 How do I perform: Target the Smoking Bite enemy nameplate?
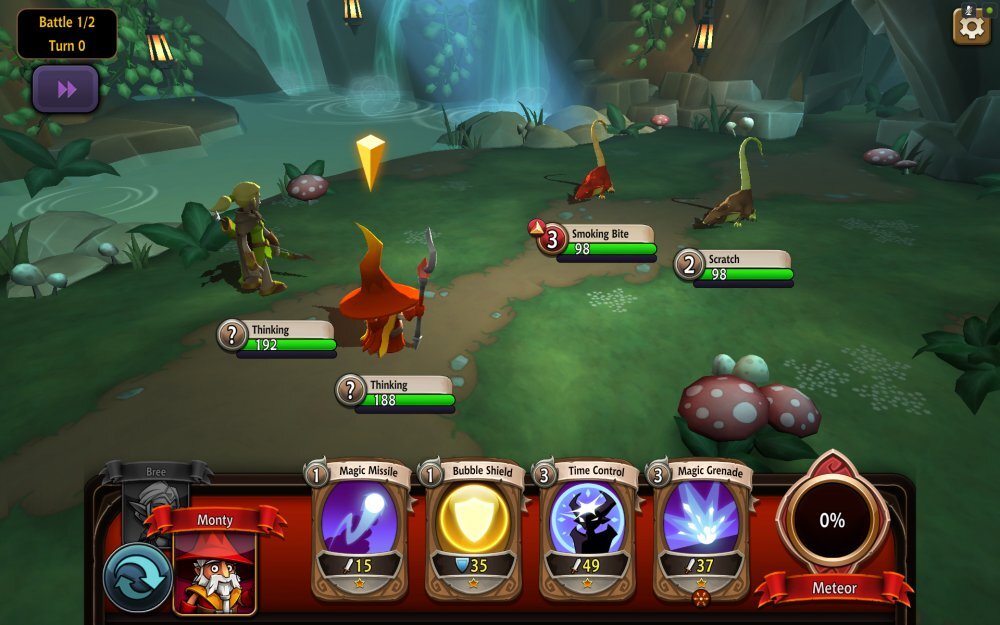[x=598, y=241]
